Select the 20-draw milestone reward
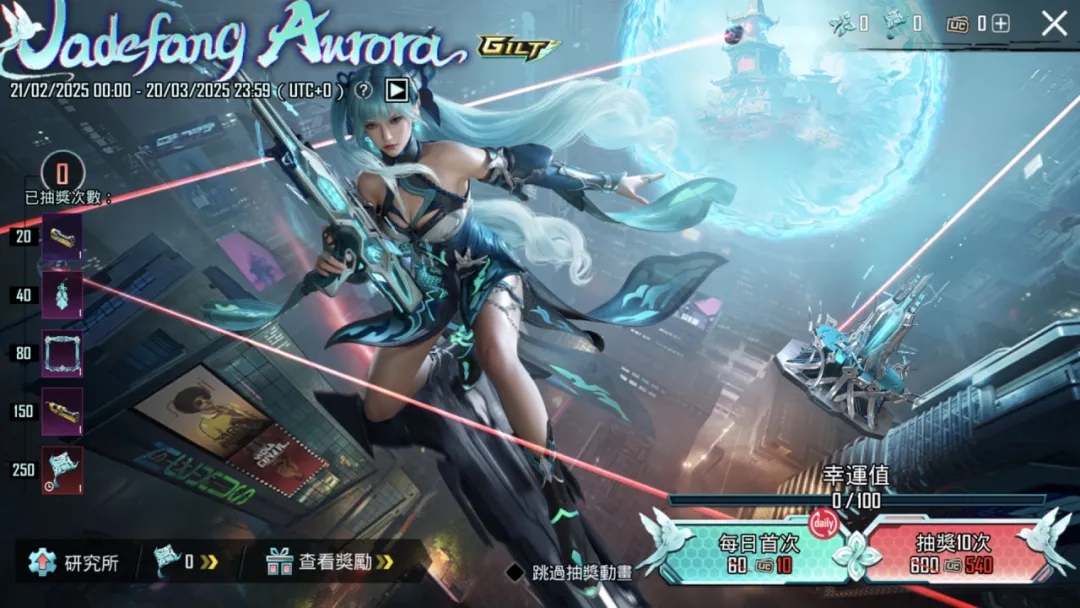Image resolution: width=1080 pixels, height=608 pixels. [x=62, y=237]
